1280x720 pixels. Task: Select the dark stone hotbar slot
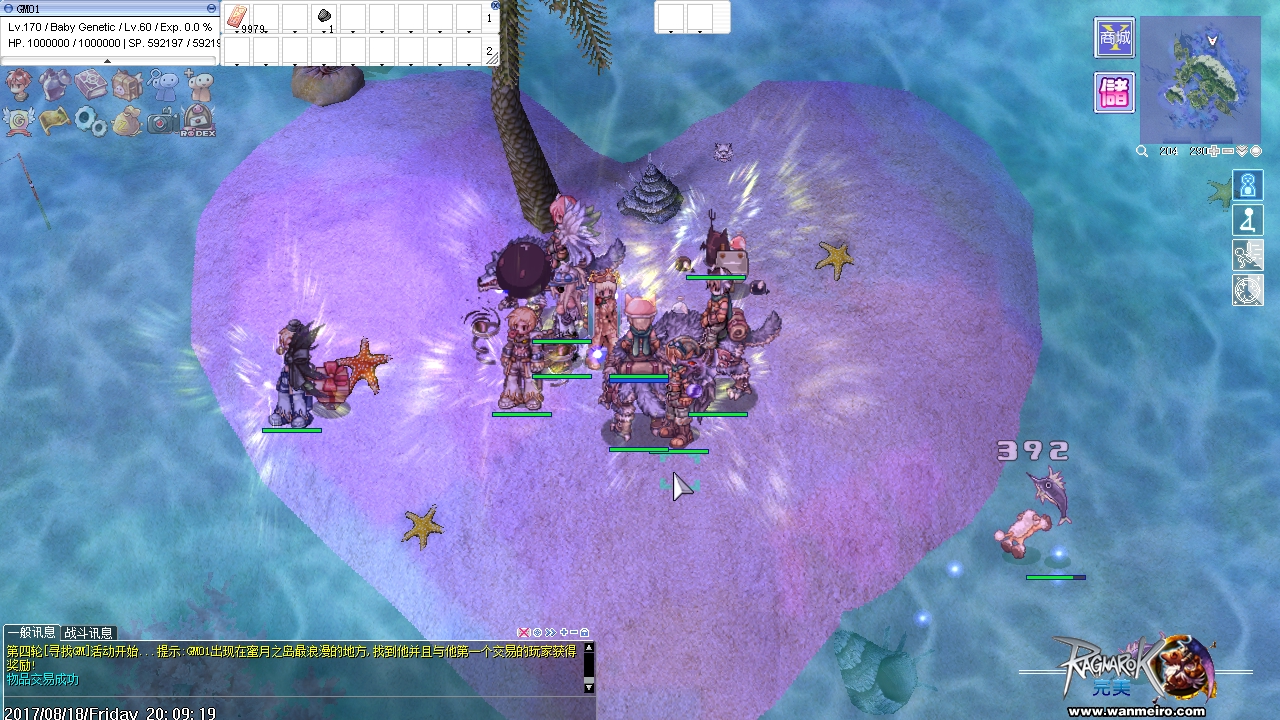coord(324,17)
